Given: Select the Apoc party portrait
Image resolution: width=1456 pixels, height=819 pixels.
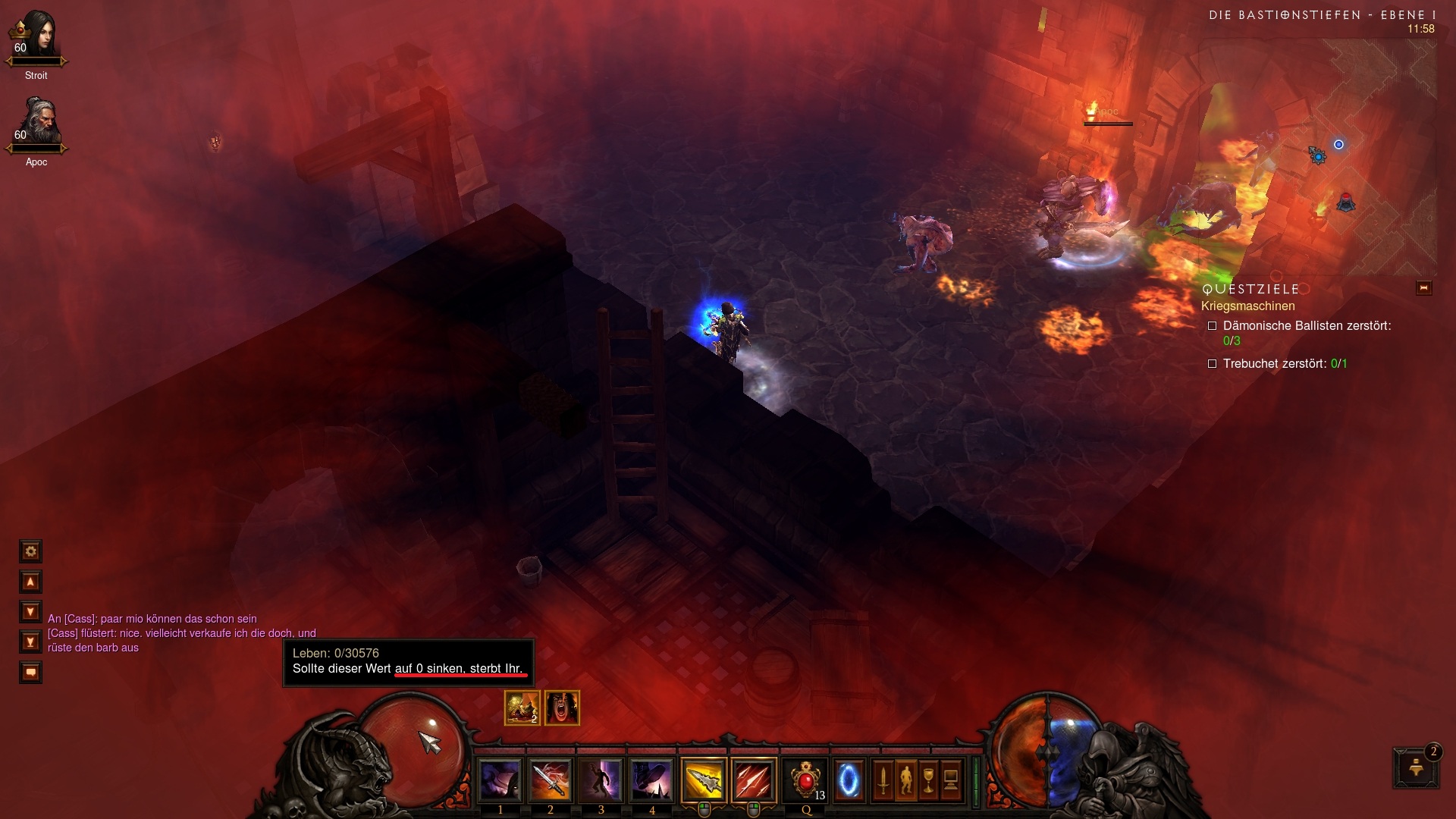Looking at the screenshot, I should 36,123.
